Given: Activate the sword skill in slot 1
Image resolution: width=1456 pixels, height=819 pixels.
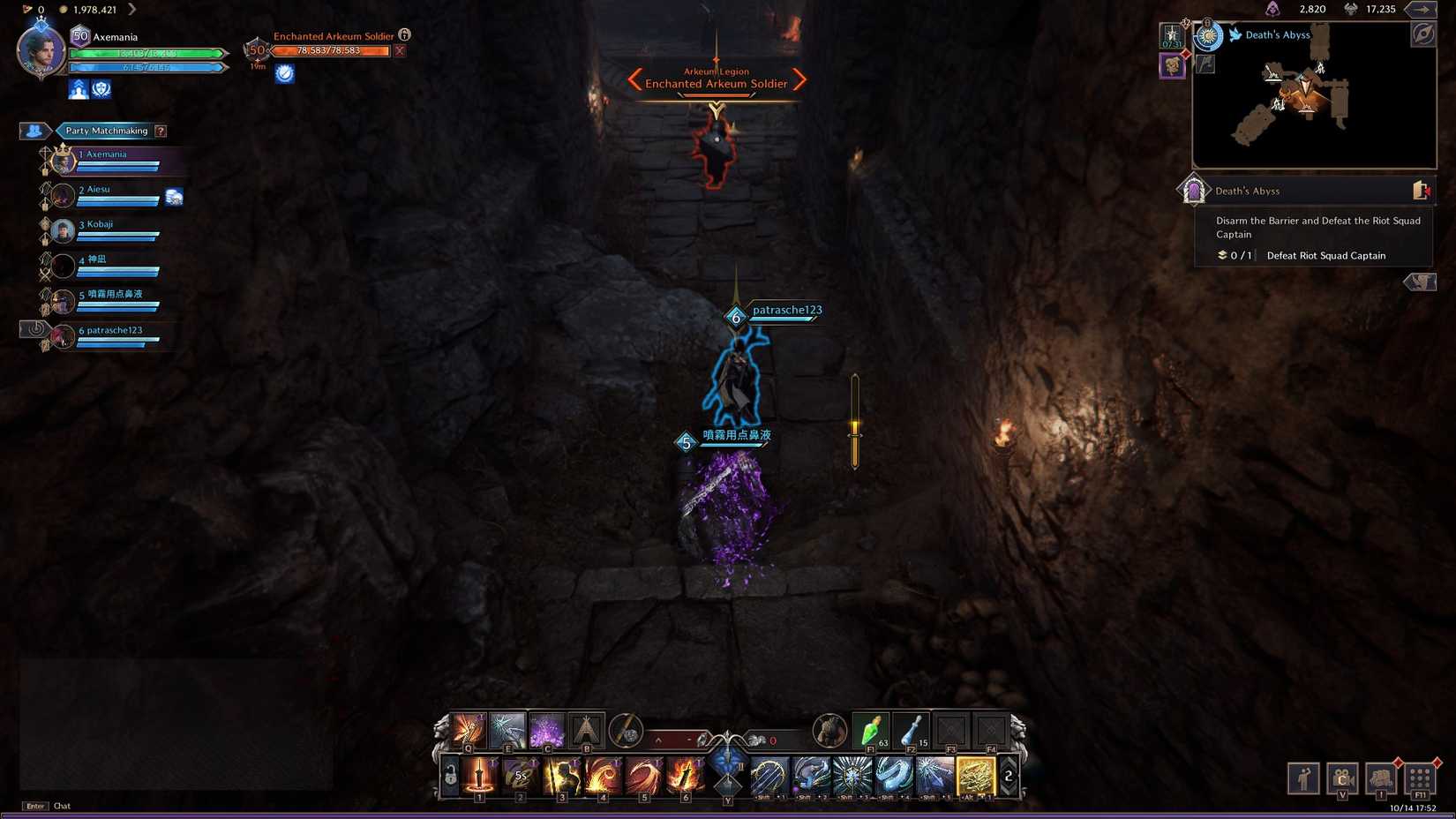Looking at the screenshot, I should coord(479,774).
